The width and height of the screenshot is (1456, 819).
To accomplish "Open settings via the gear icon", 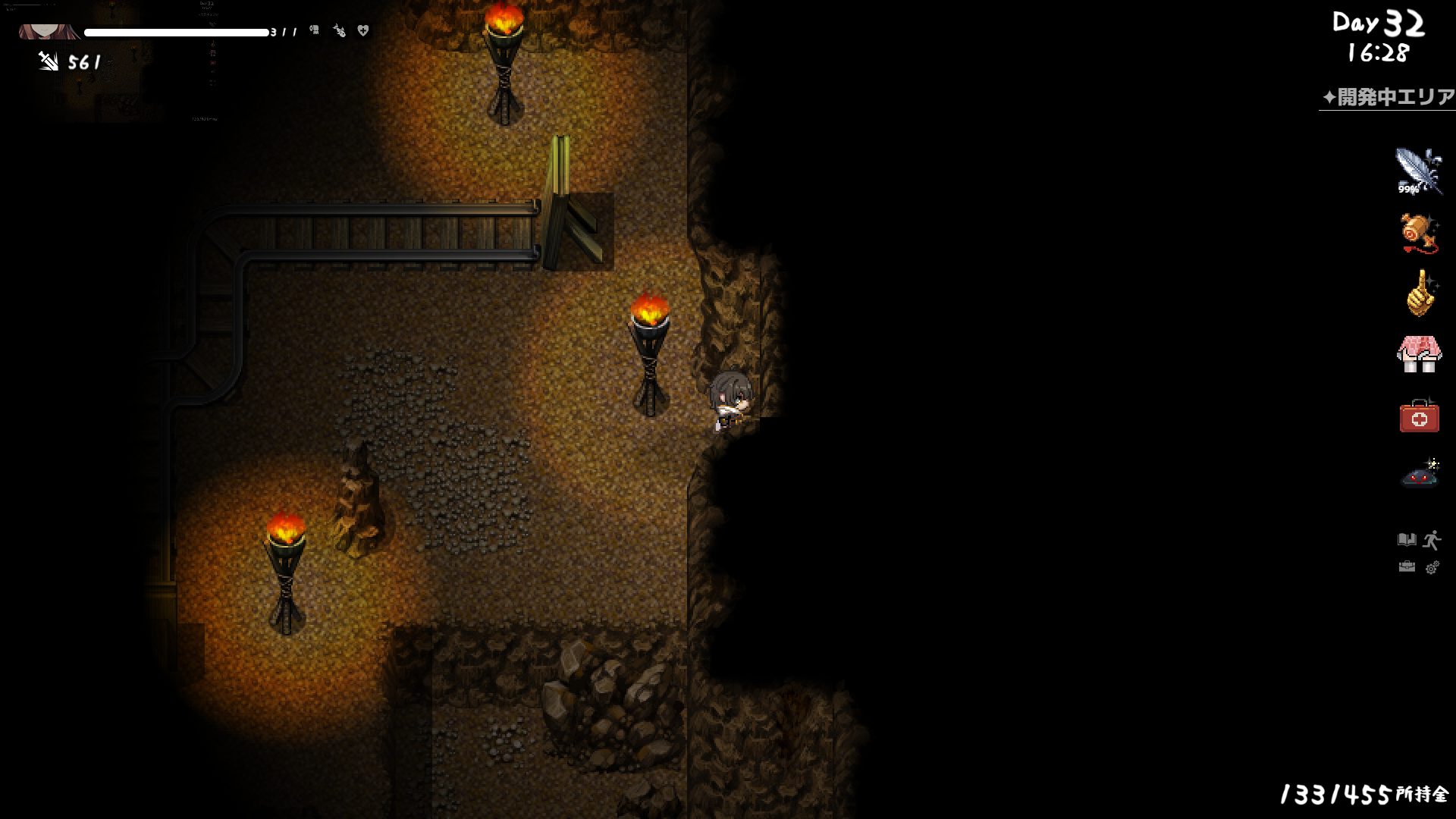I will pos(1432,568).
